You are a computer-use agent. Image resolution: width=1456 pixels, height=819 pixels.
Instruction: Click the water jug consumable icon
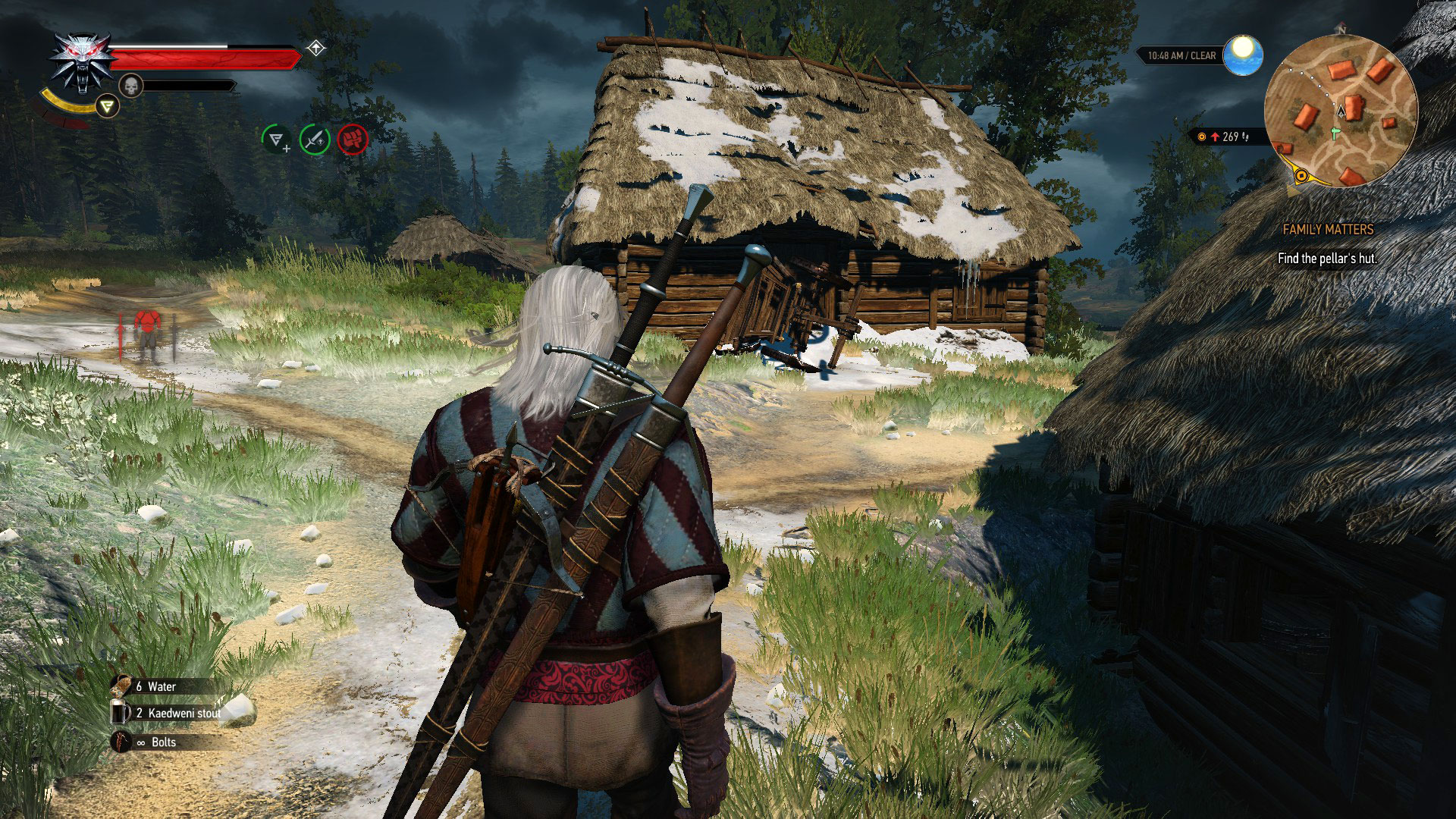tap(122, 686)
